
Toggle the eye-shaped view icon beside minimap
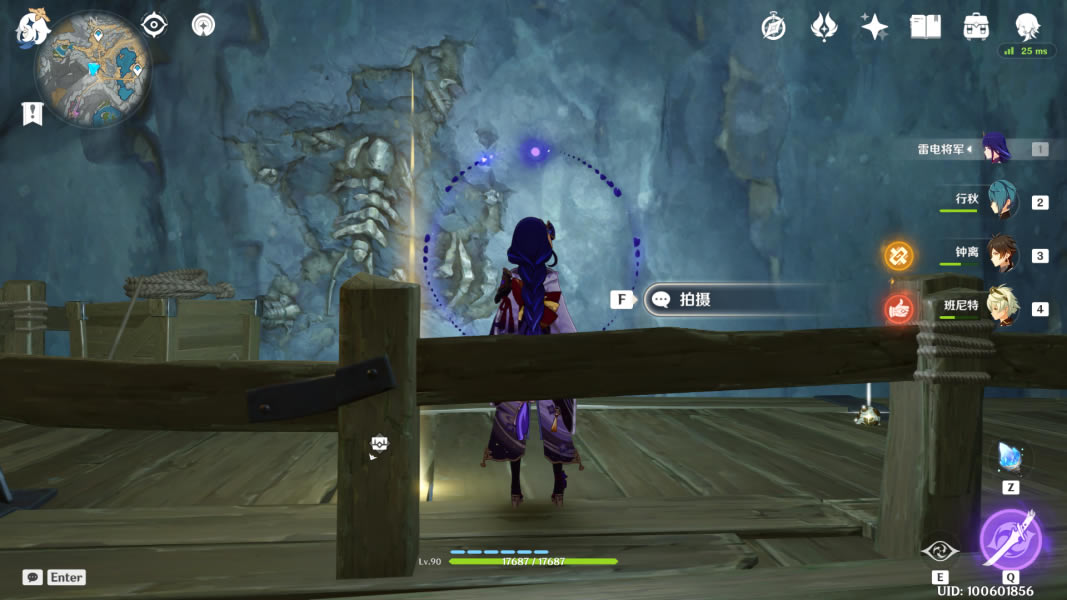point(154,25)
